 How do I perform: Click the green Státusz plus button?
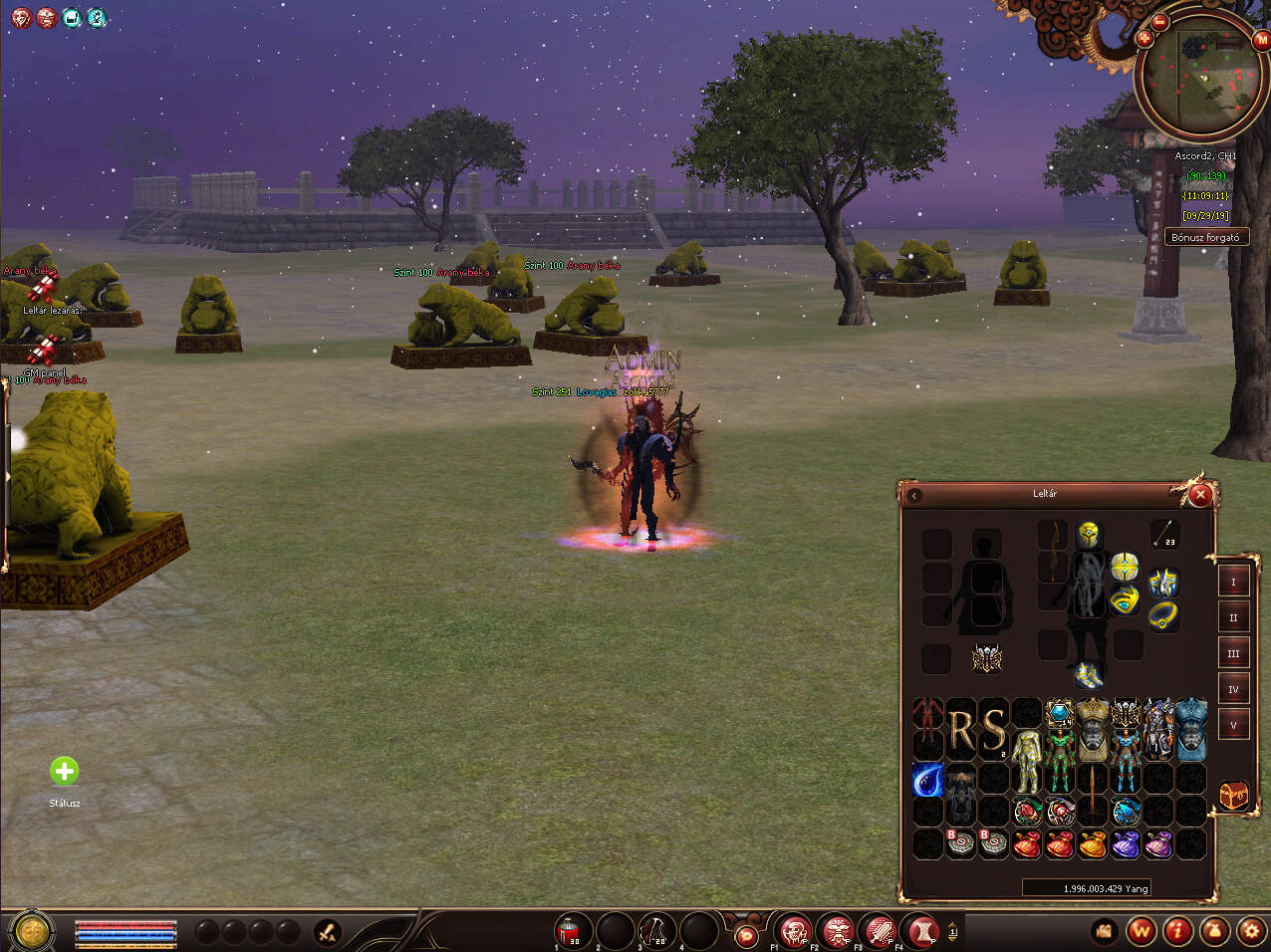pos(64,771)
